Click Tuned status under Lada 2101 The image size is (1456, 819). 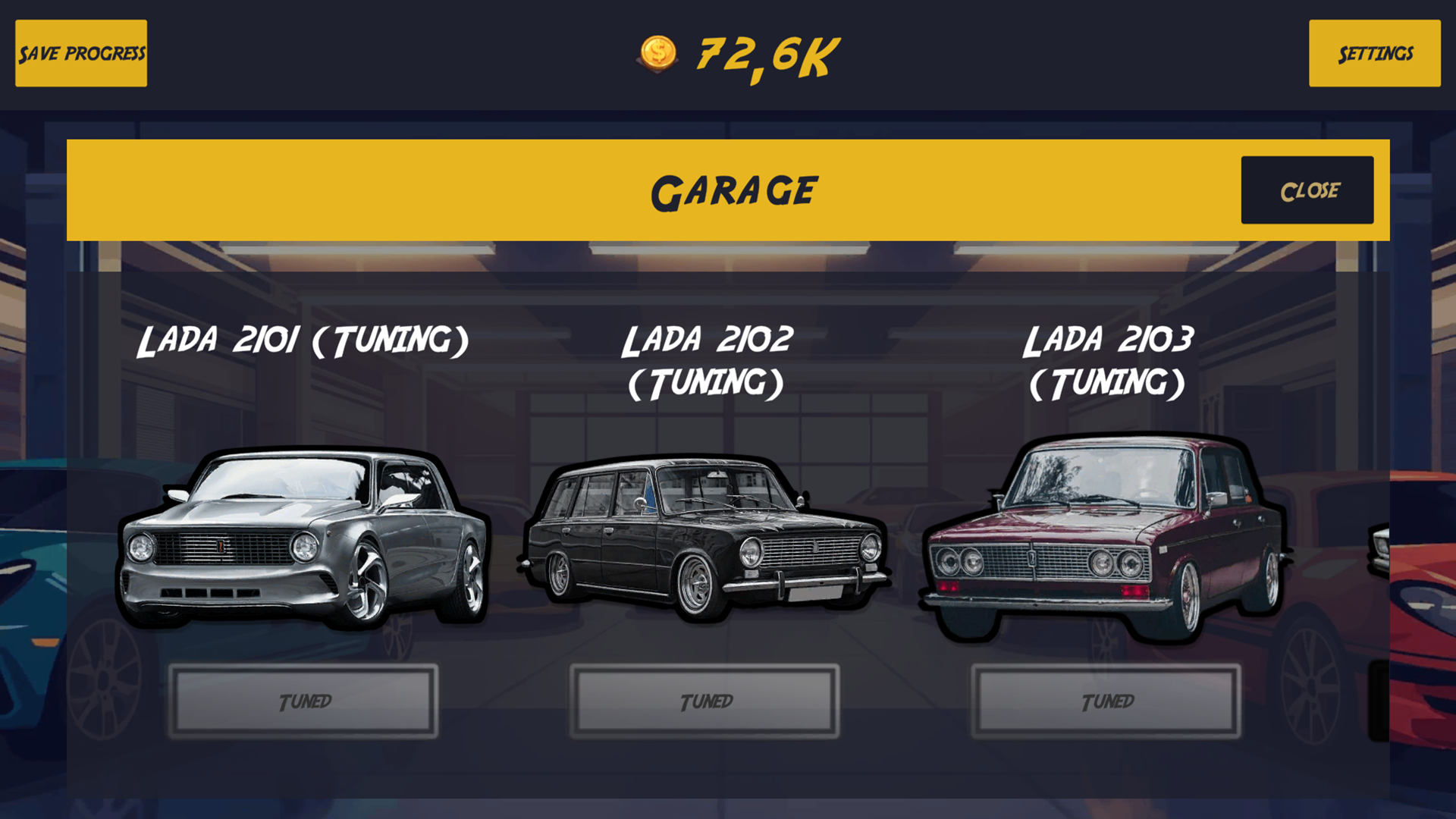pyautogui.click(x=303, y=701)
